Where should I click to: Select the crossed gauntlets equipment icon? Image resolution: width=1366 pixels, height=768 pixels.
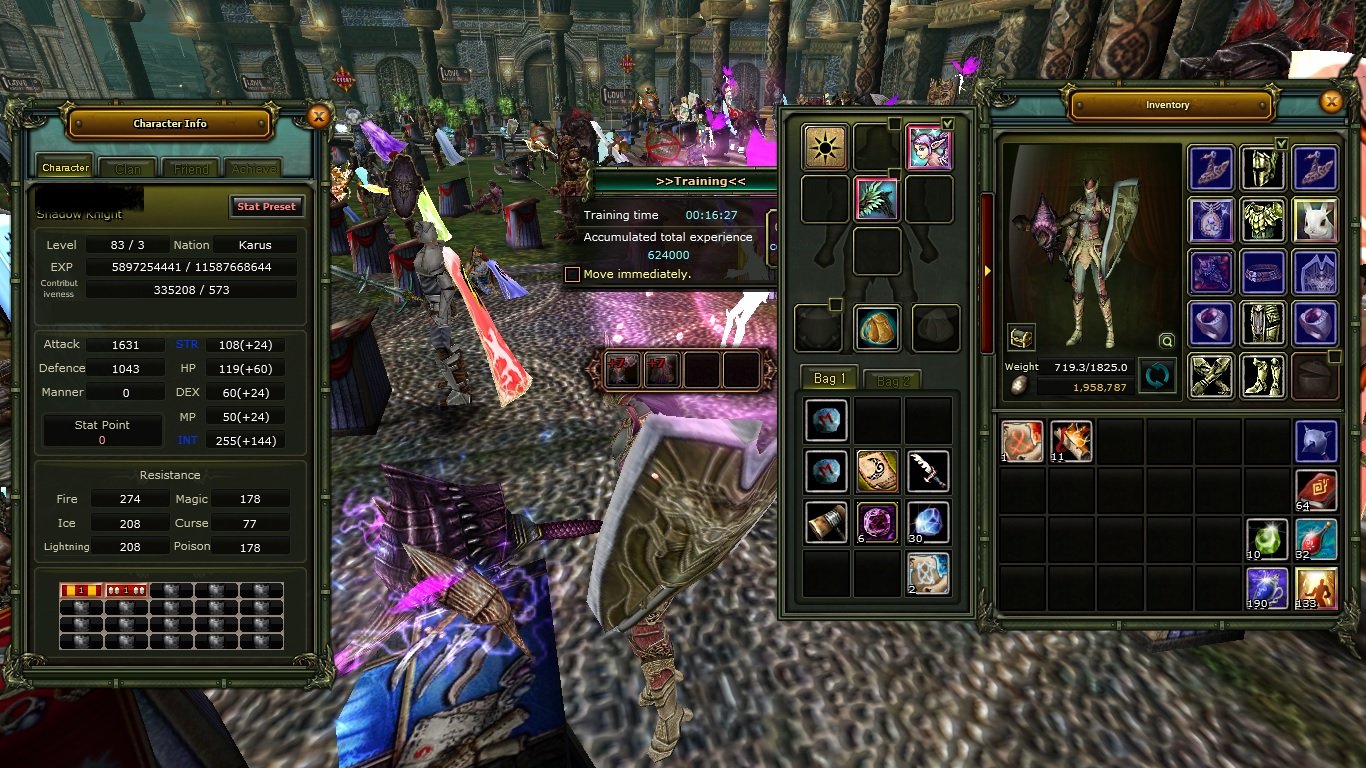tap(1211, 377)
